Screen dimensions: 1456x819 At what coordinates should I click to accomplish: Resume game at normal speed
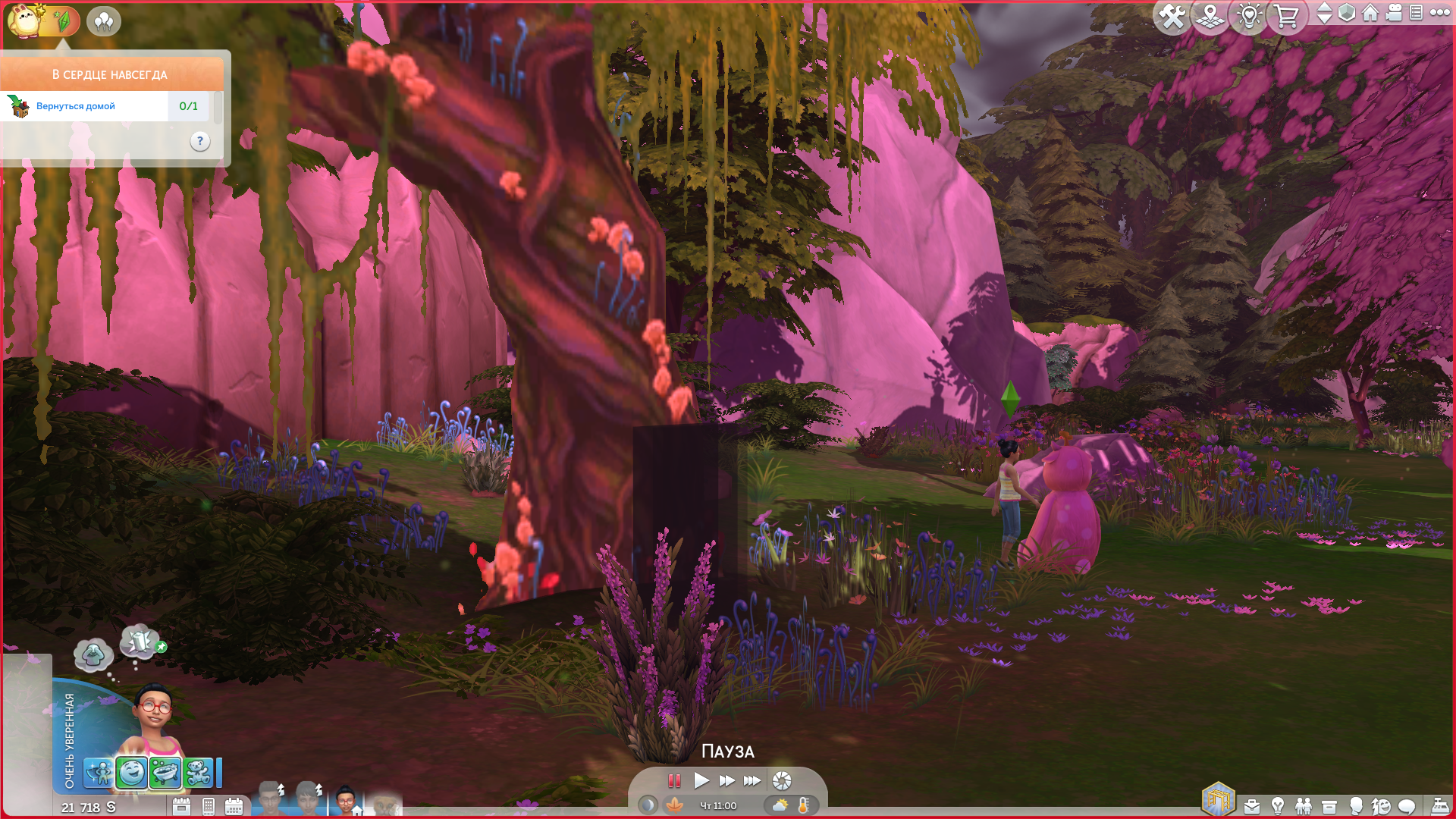[701, 780]
